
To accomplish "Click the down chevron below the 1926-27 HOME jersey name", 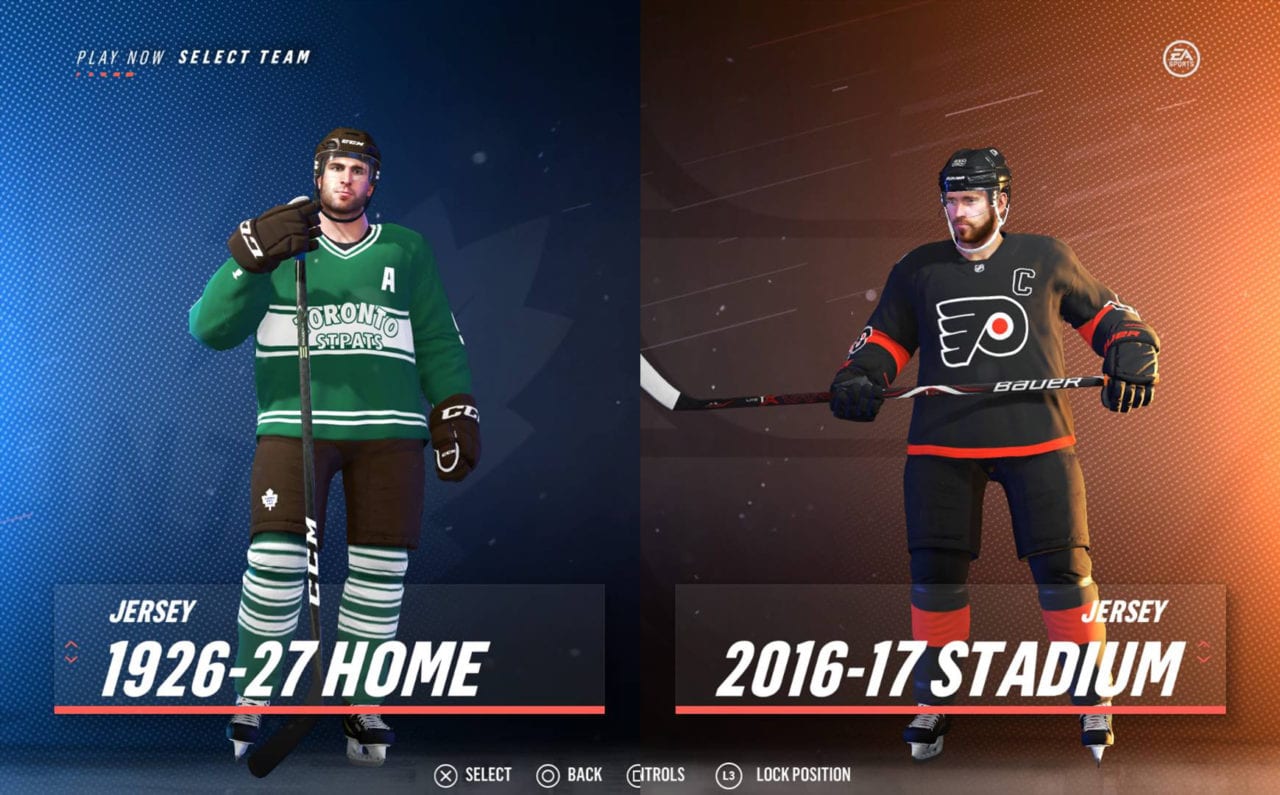I will click(x=71, y=659).
